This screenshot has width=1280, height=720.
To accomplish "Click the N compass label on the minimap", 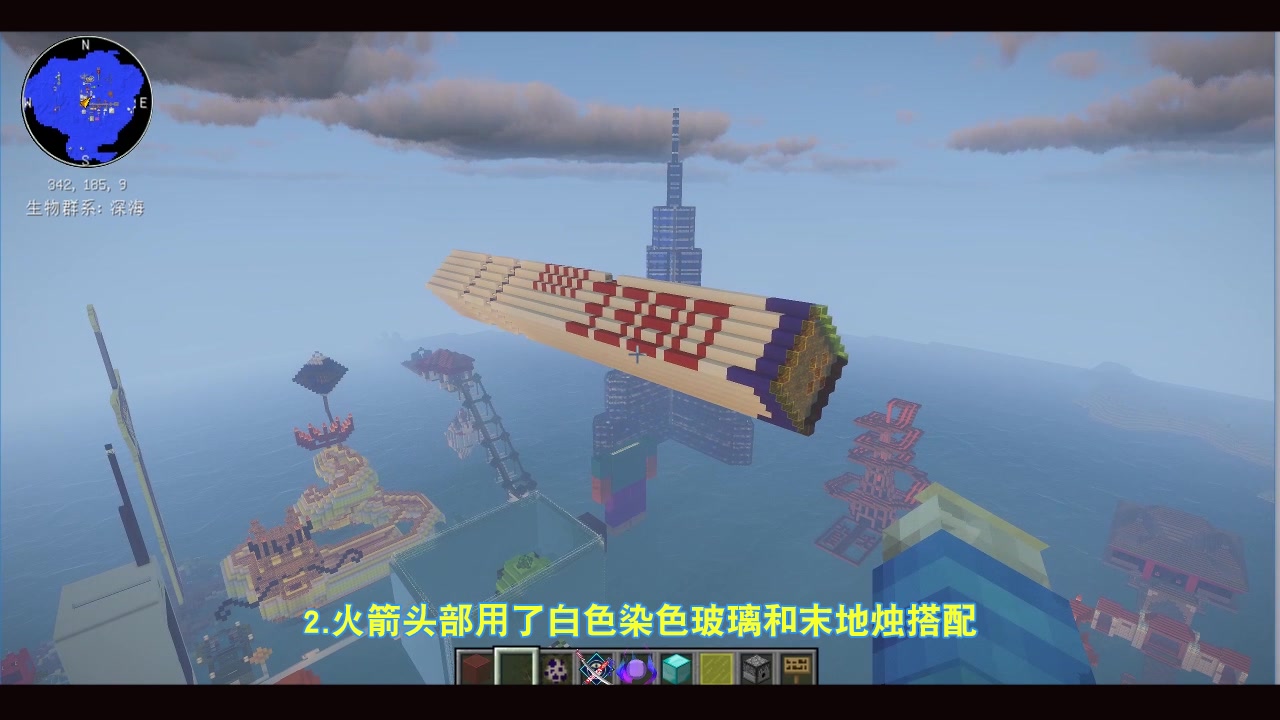I will pos(85,45).
